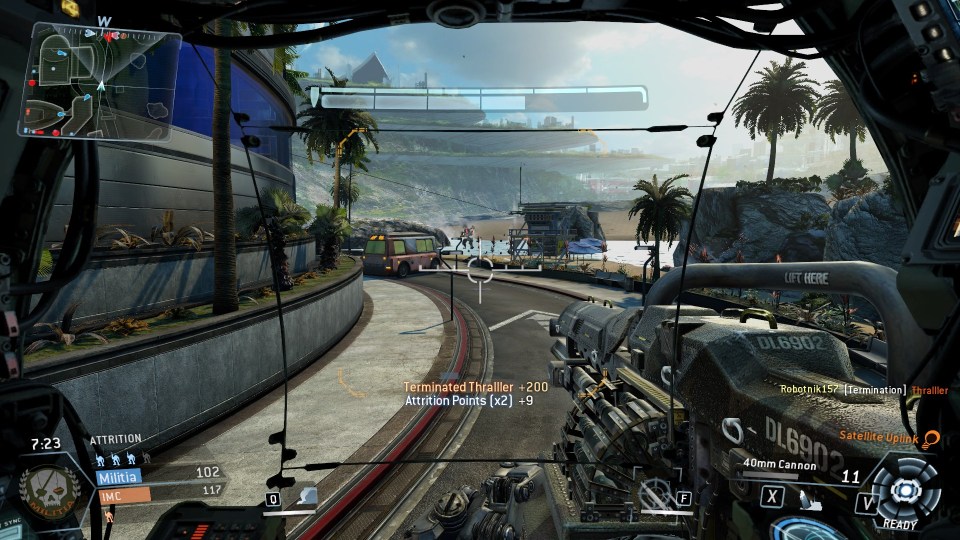Click the Robotnik157 Termination kill feed entry
Image resolution: width=960 pixels, height=540 pixels.
click(x=863, y=390)
